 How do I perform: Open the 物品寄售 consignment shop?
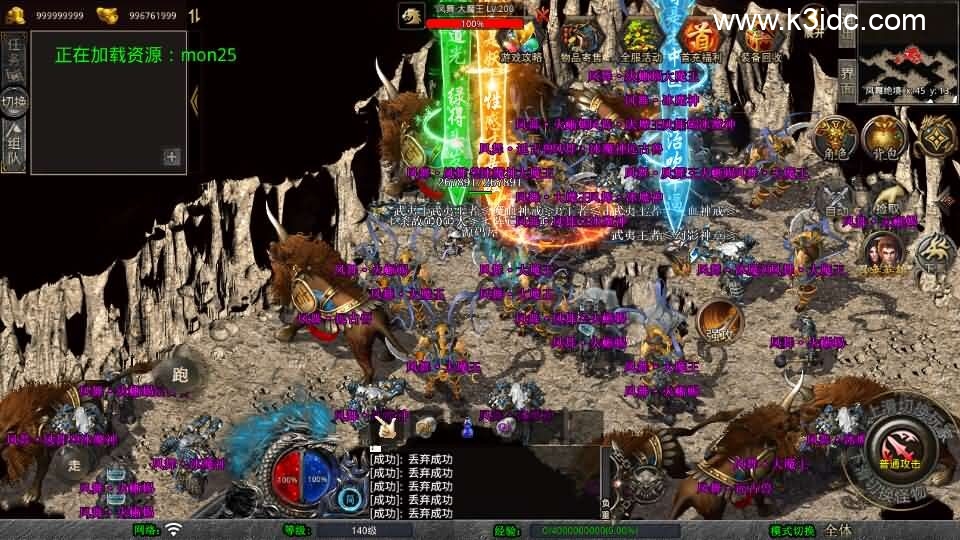(x=583, y=43)
